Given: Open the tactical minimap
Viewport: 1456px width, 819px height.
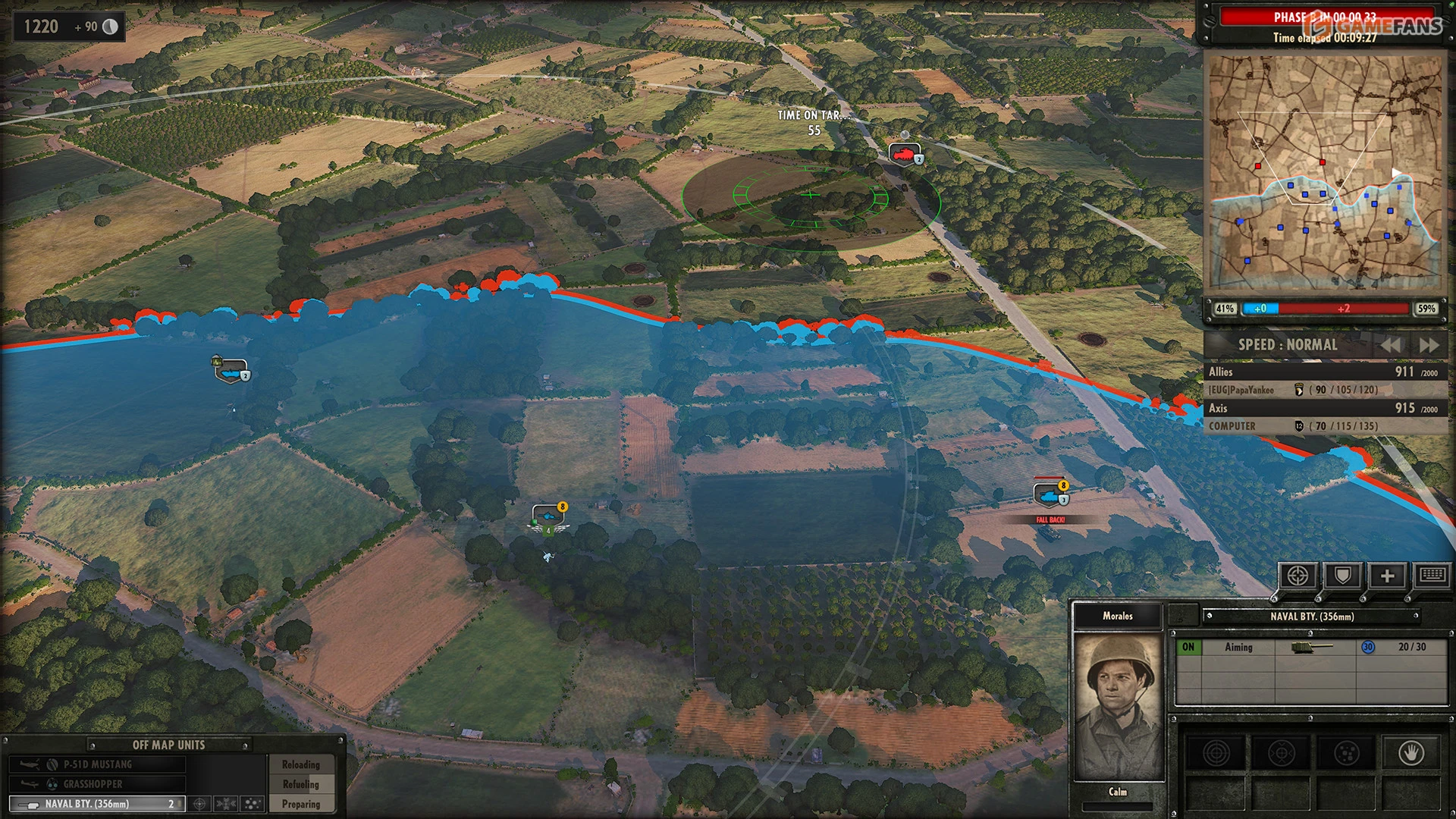Looking at the screenshot, I should click(1325, 172).
